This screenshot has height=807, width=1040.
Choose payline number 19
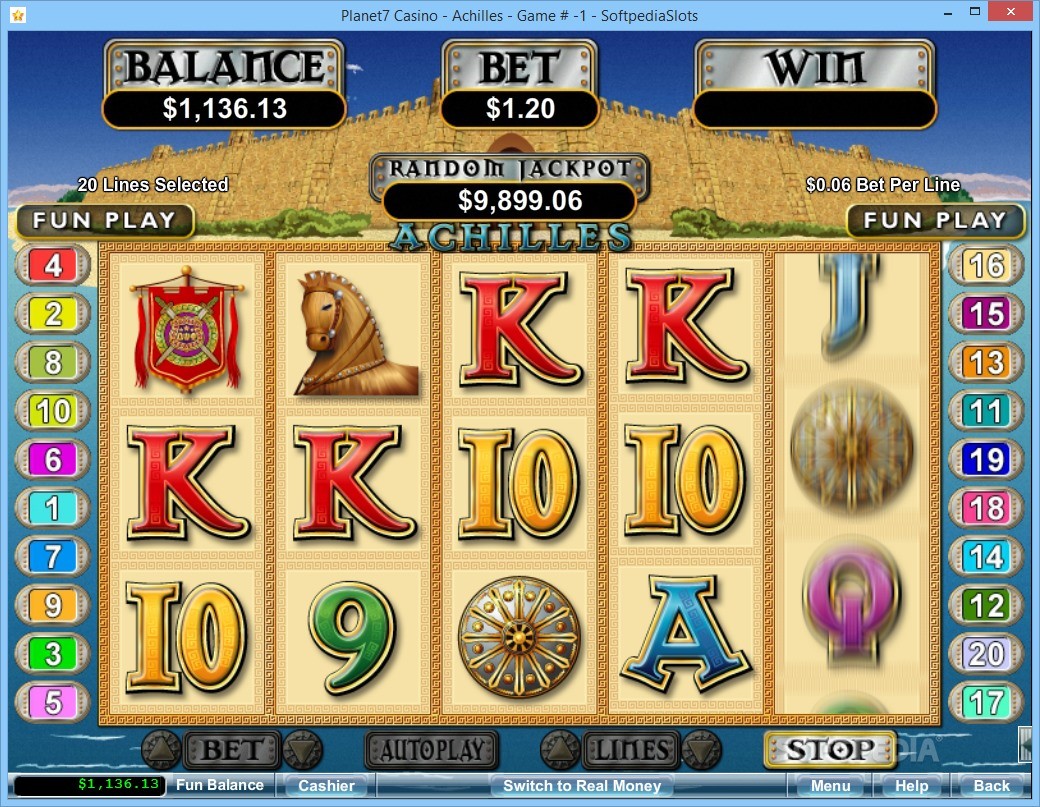[x=986, y=460]
